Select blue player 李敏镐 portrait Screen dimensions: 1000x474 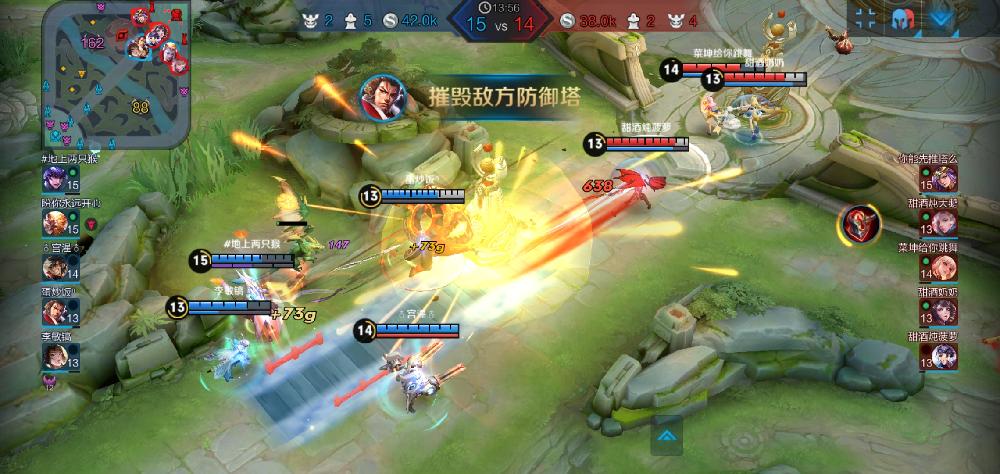(x=53, y=355)
